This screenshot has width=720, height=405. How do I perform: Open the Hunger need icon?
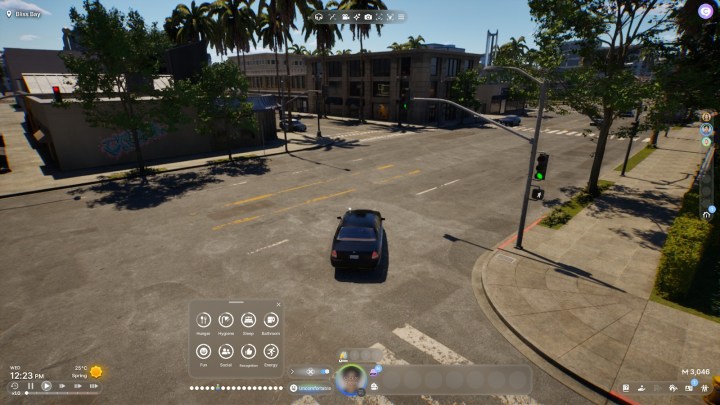pos(203,320)
